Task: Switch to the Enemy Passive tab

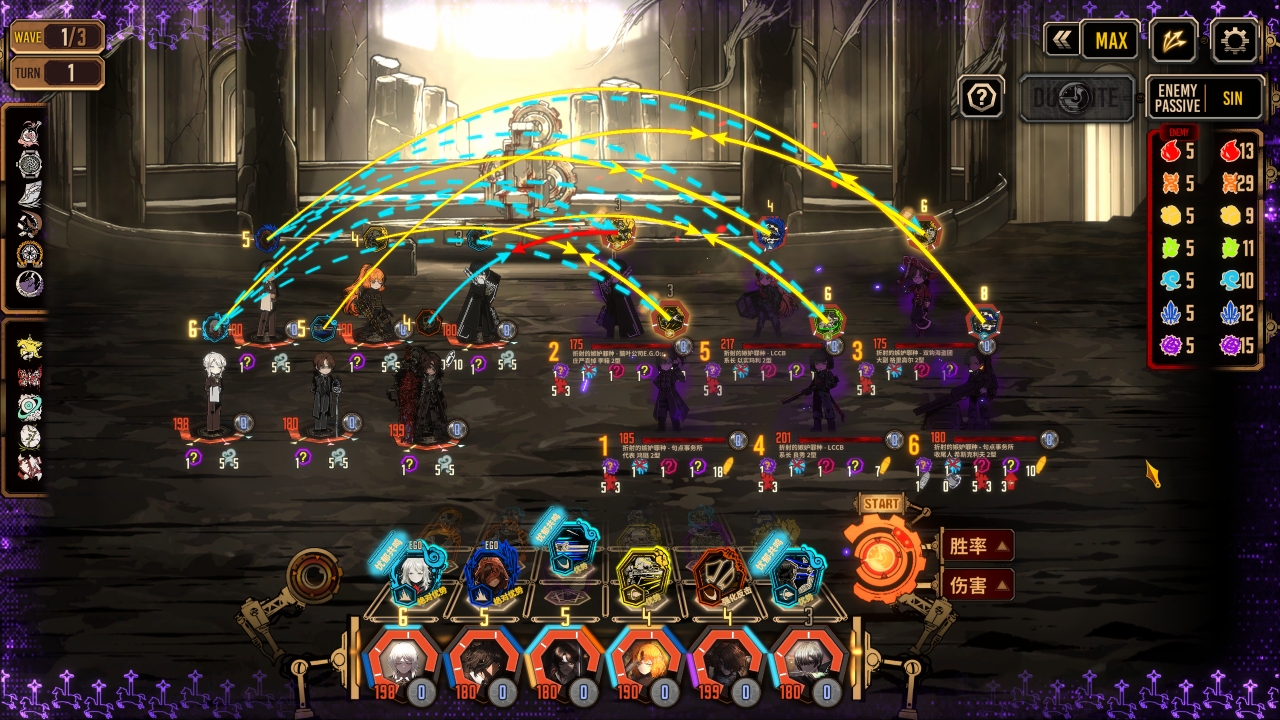Action: click(x=1177, y=98)
